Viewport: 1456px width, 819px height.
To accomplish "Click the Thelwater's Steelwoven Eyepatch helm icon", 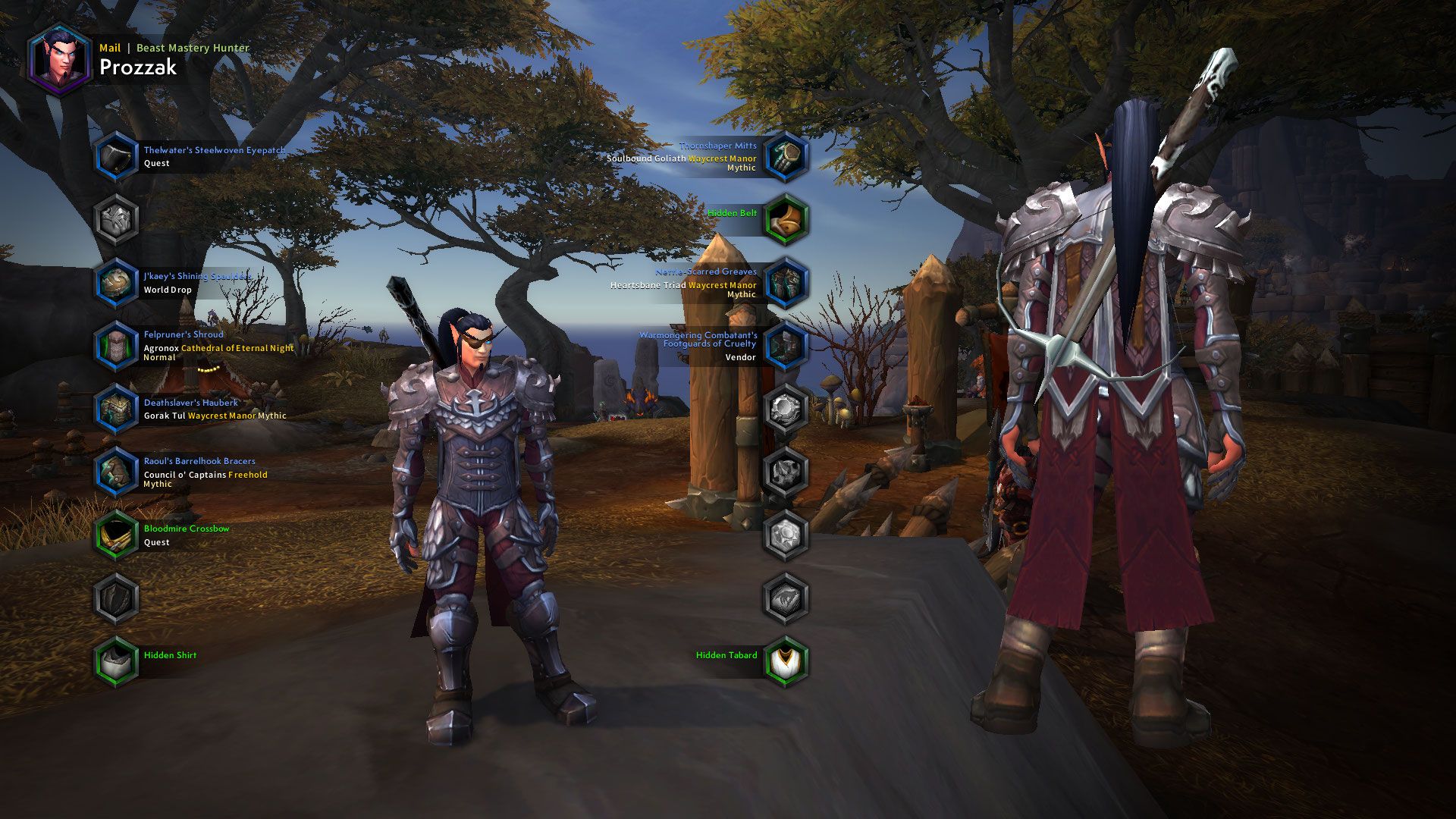I will [x=115, y=156].
